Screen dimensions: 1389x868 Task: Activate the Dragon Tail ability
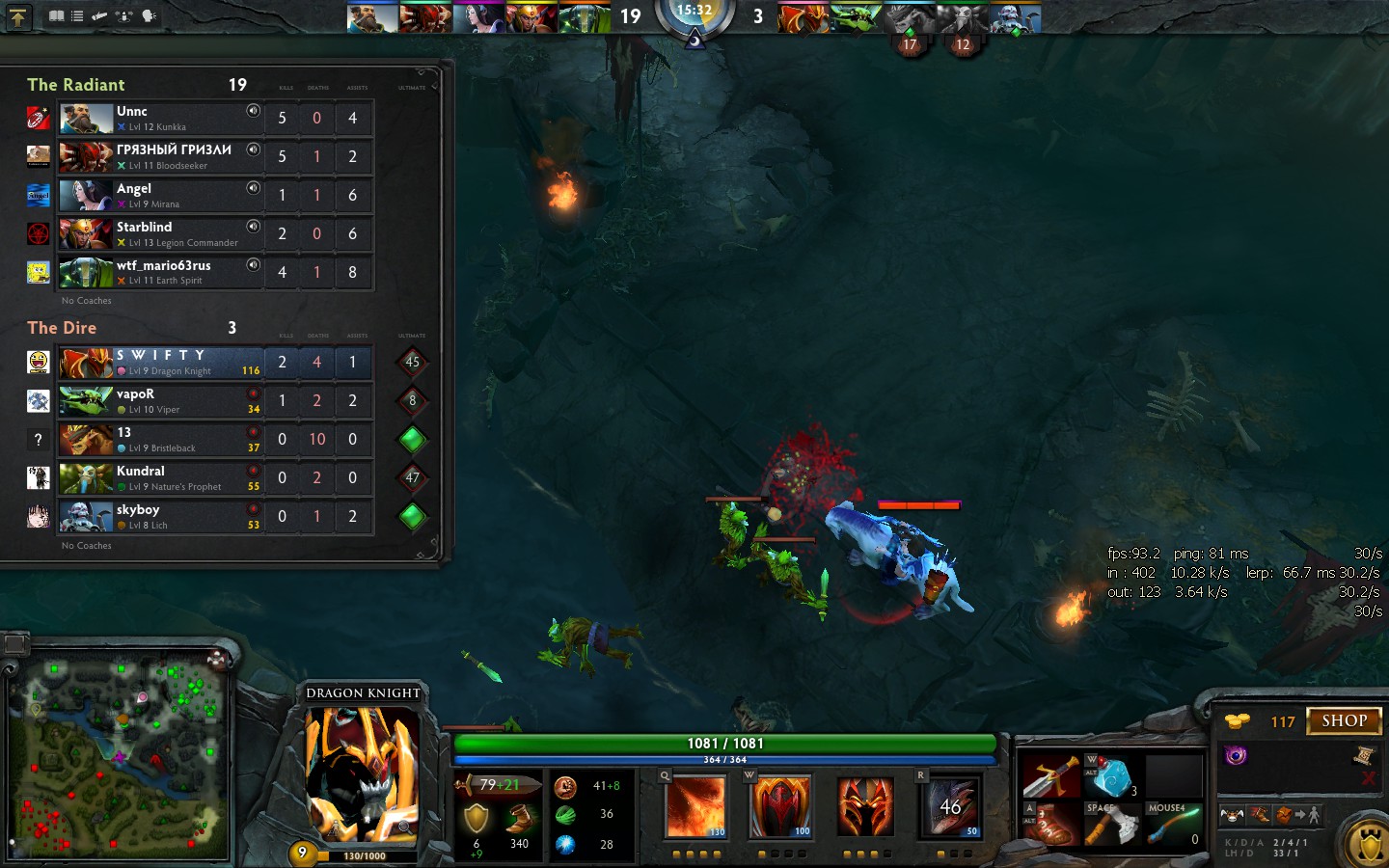pos(781,806)
